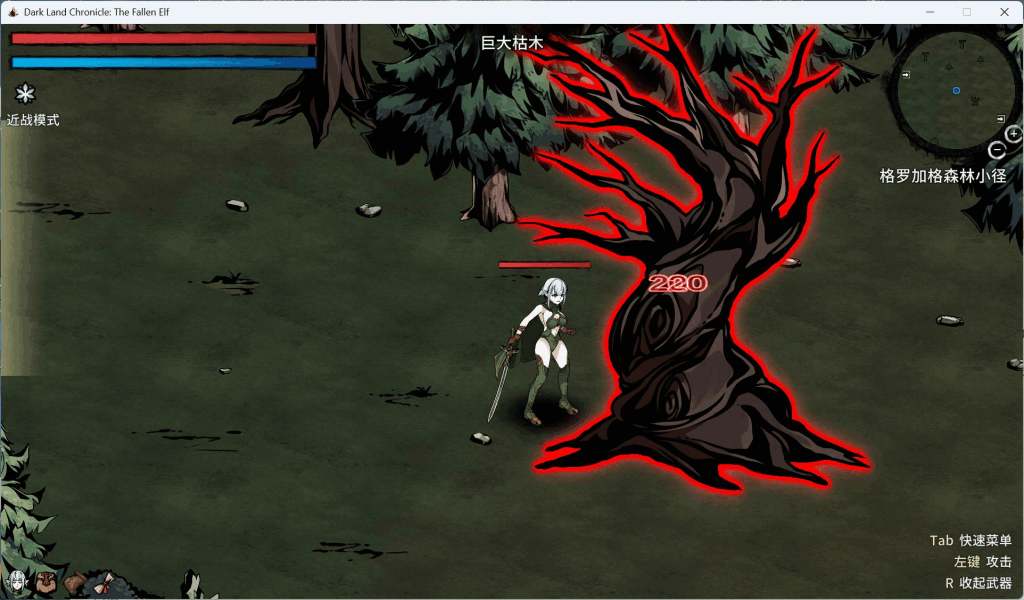Minimize the game window

pyautogui.click(x=930, y=12)
